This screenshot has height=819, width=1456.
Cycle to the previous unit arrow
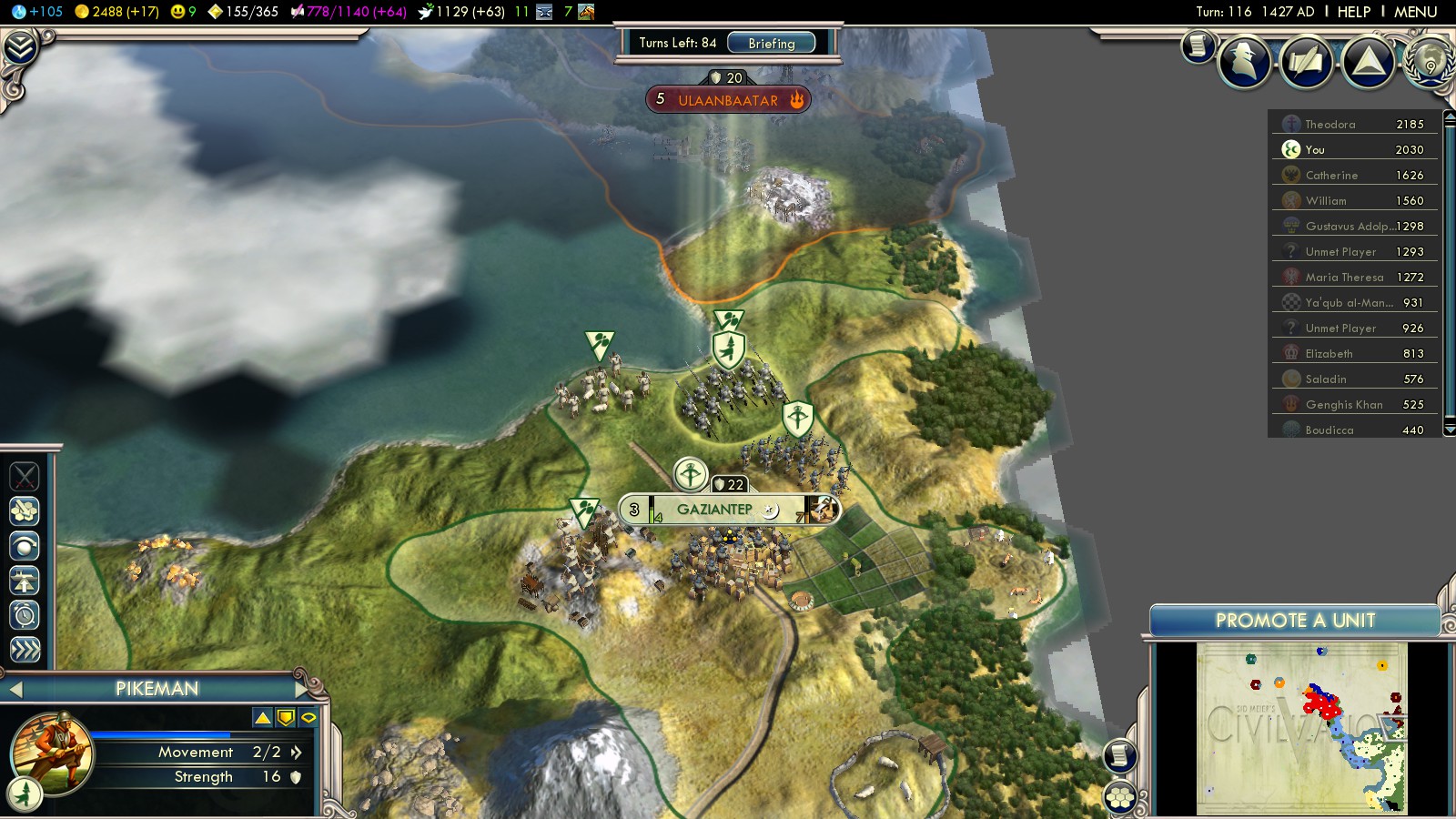(15, 690)
